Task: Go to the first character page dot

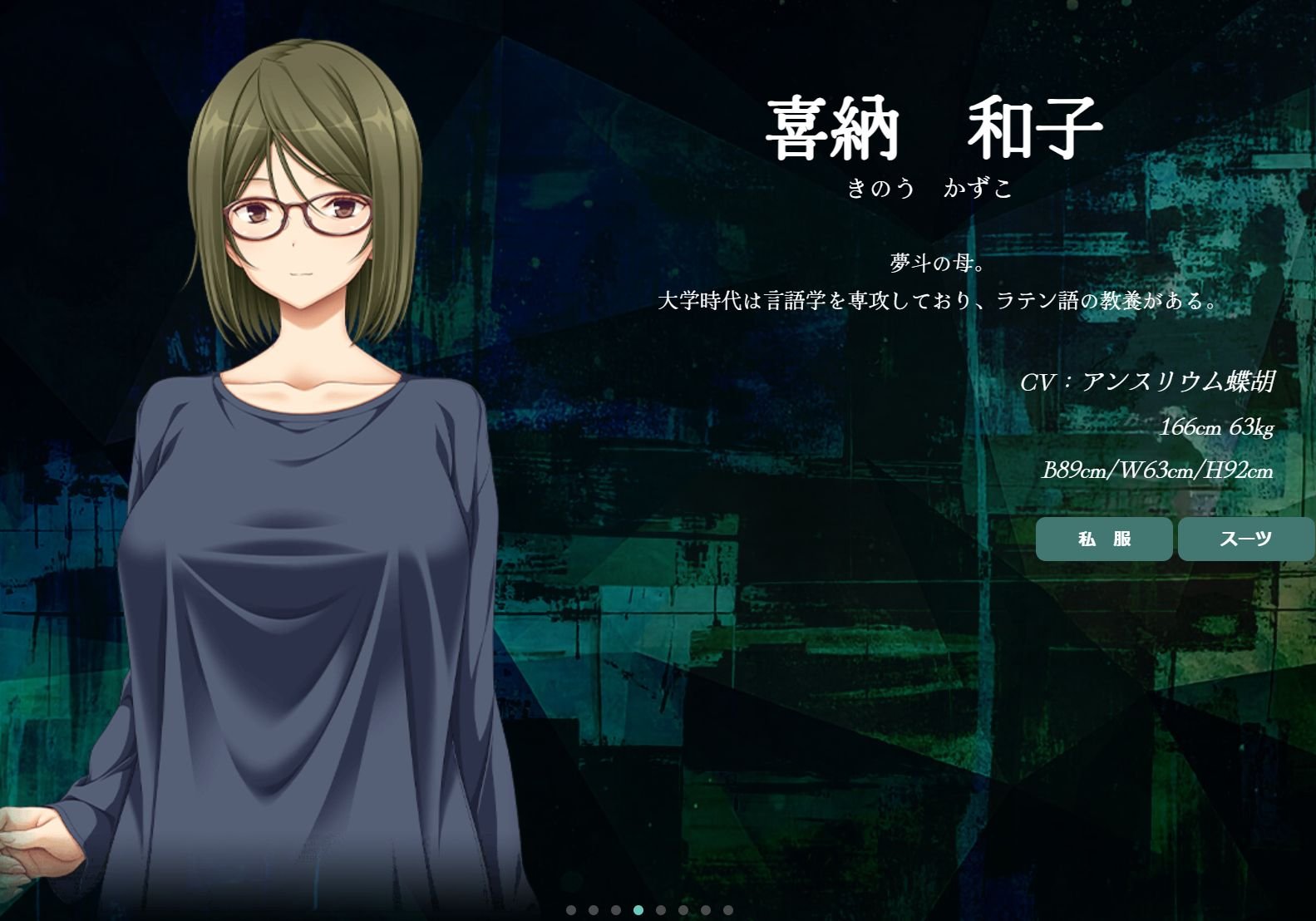Action: pos(571,910)
